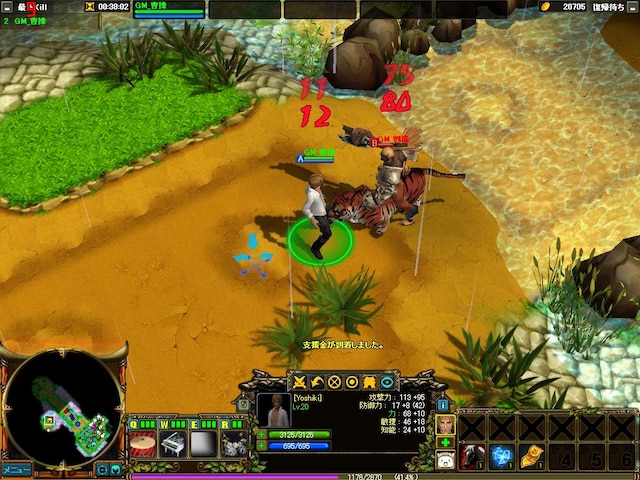Screen dimensions: 640x480
Task: Click the white bear face icon
Action: 444,461
